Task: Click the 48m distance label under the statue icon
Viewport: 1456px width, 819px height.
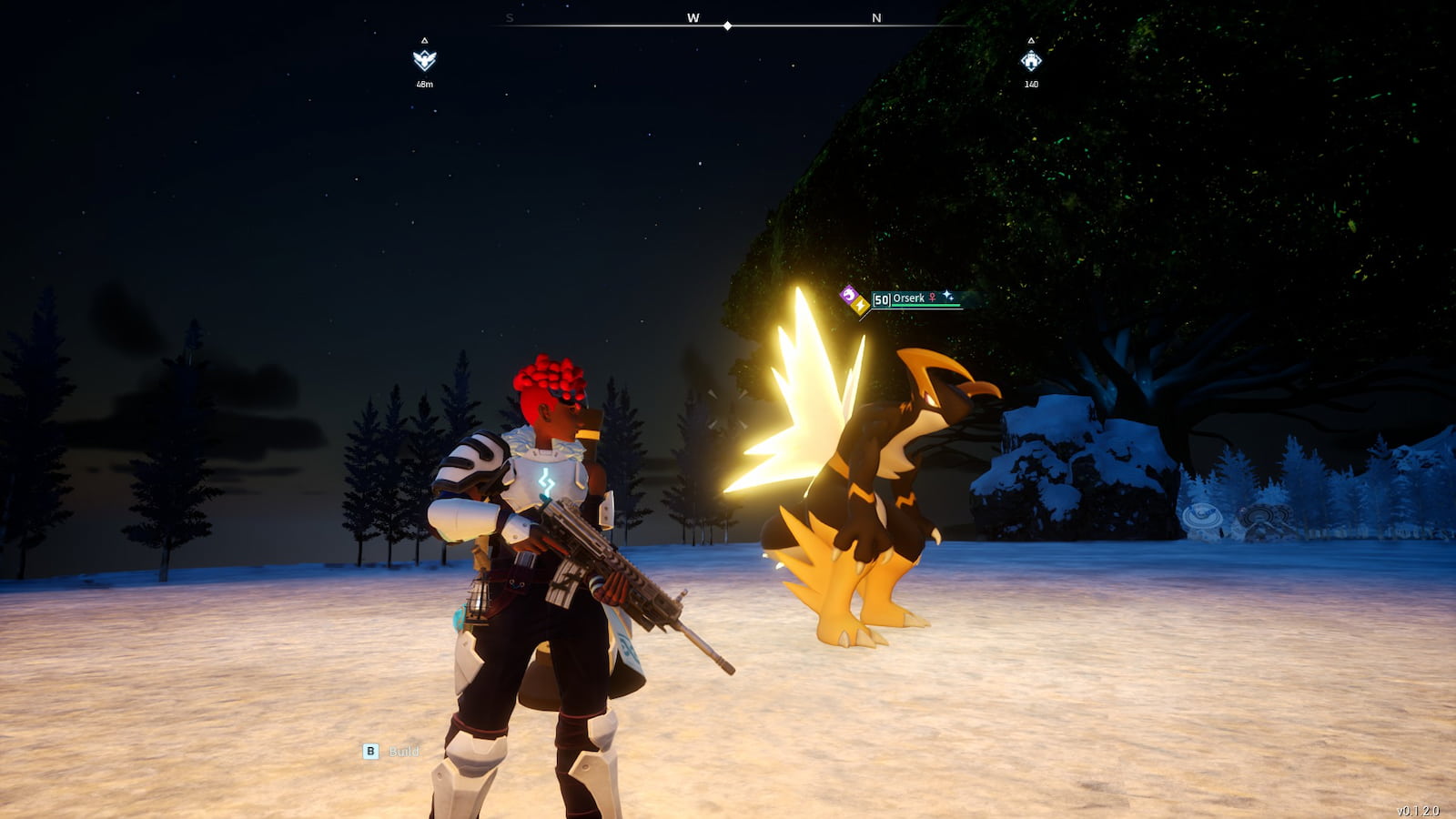Action: click(x=424, y=85)
